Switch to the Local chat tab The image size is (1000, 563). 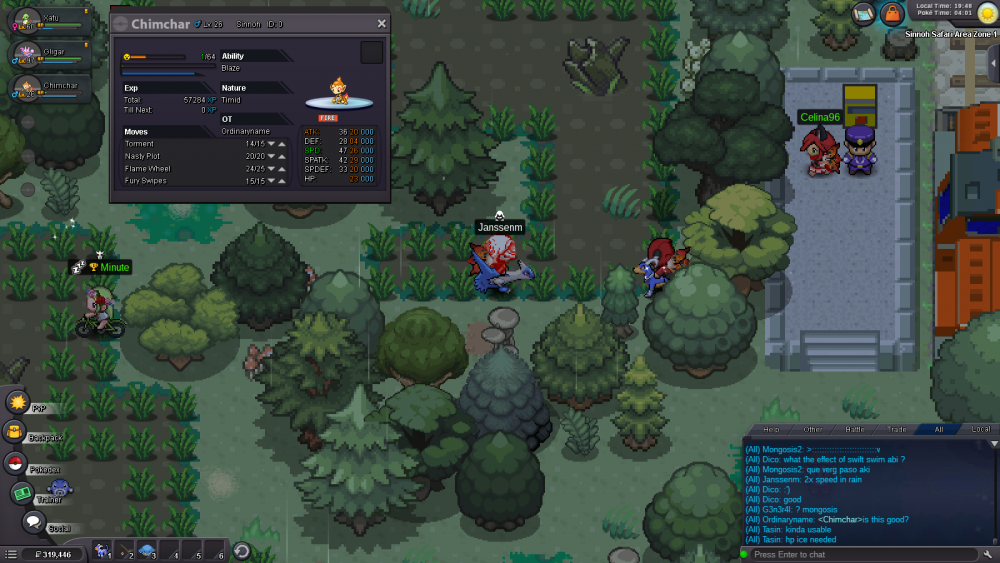pos(980,429)
